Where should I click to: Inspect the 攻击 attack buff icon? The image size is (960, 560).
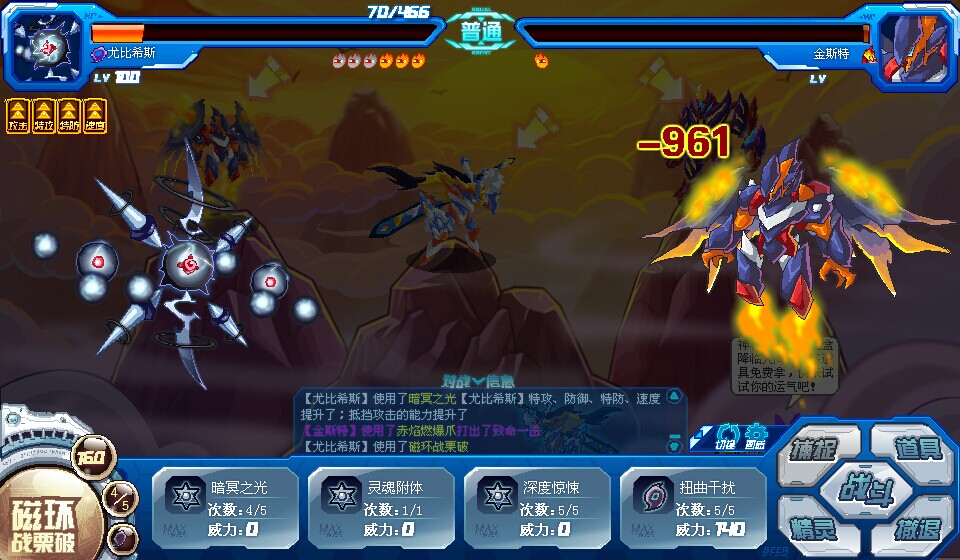pyautogui.click(x=17, y=115)
